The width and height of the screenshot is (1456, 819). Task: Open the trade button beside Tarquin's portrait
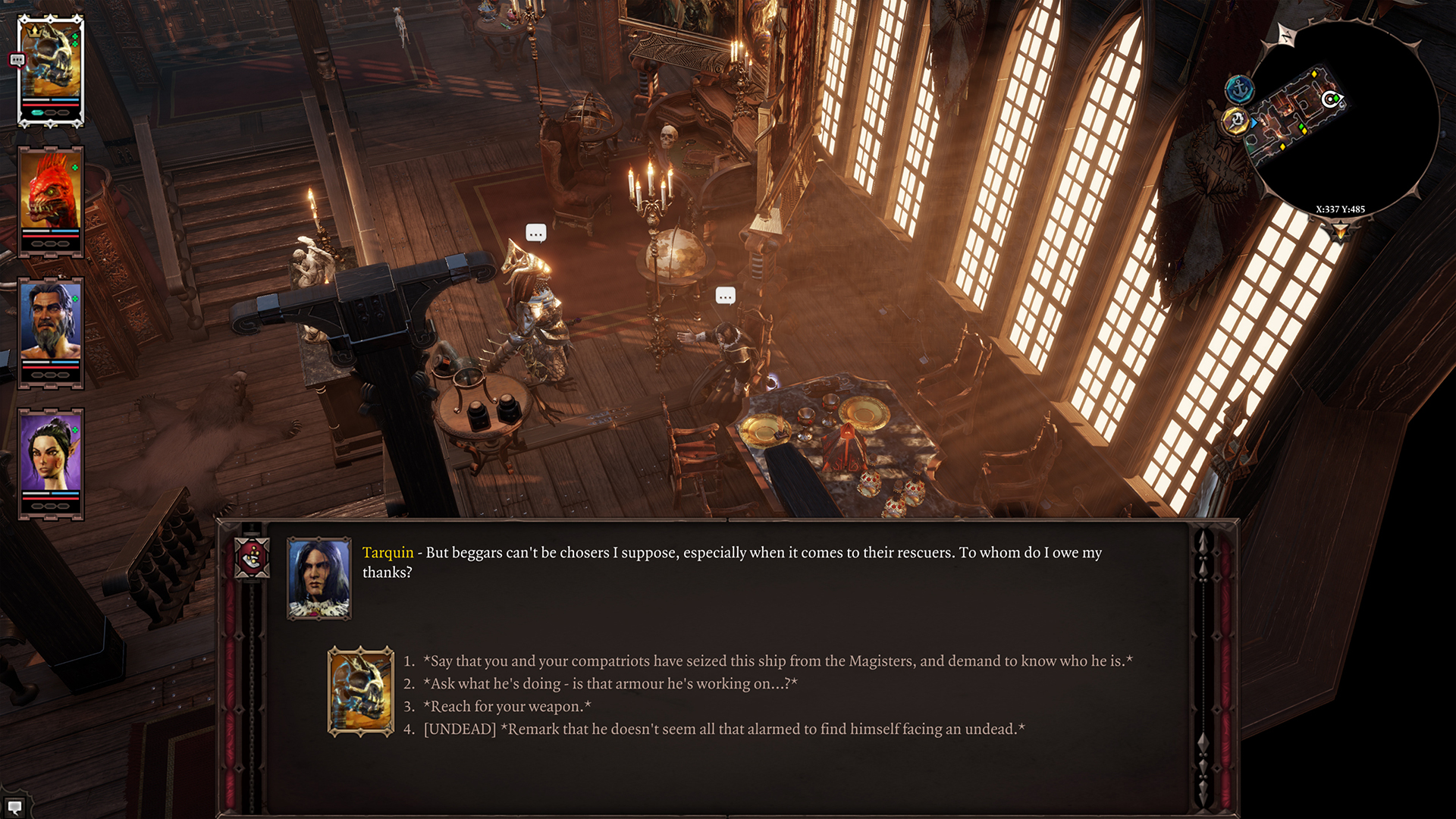tap(252, 559)
